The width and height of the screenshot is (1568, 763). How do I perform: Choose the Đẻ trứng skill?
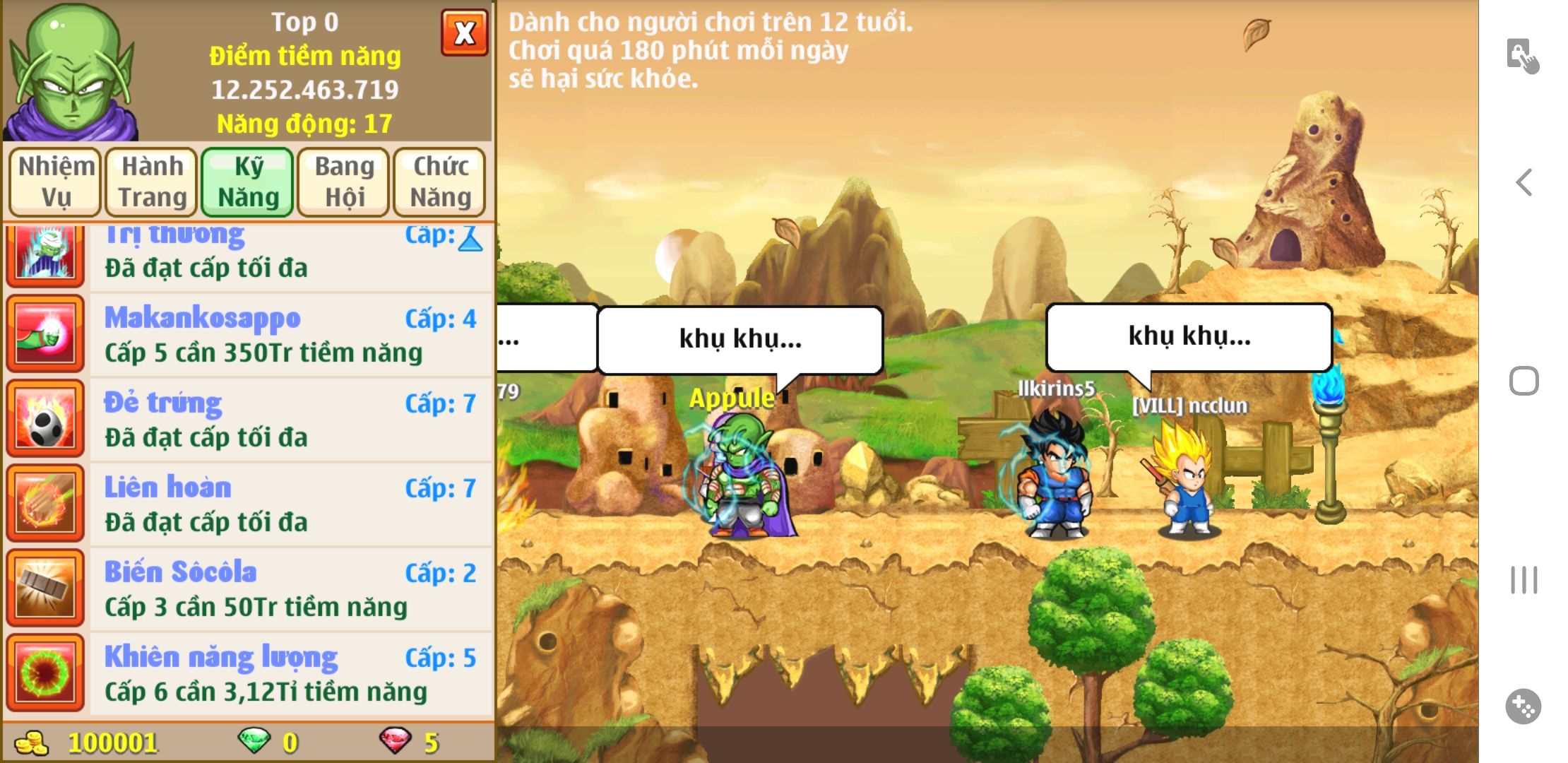[290, 419]
